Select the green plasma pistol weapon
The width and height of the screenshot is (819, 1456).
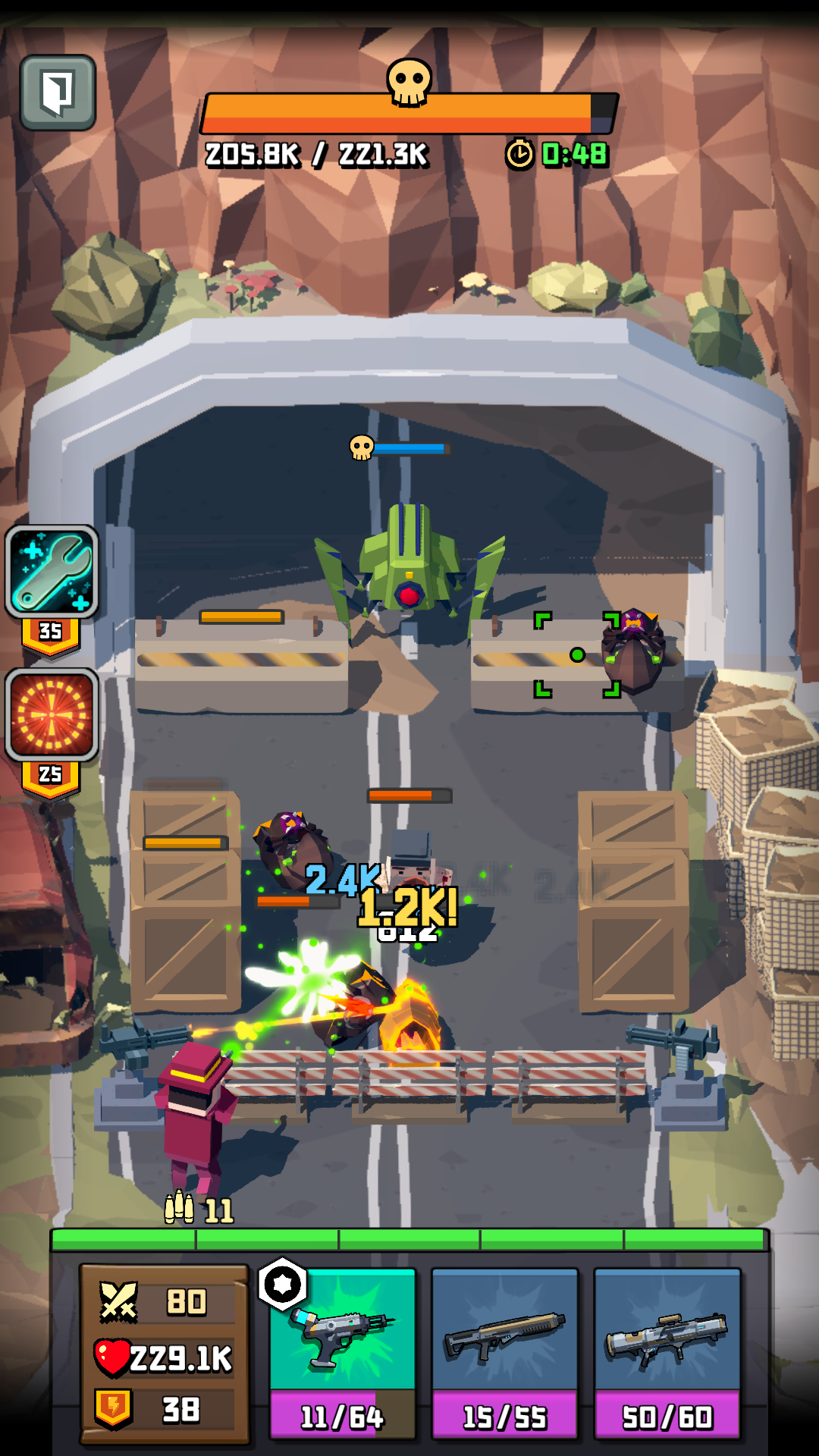click(343, 1351)
